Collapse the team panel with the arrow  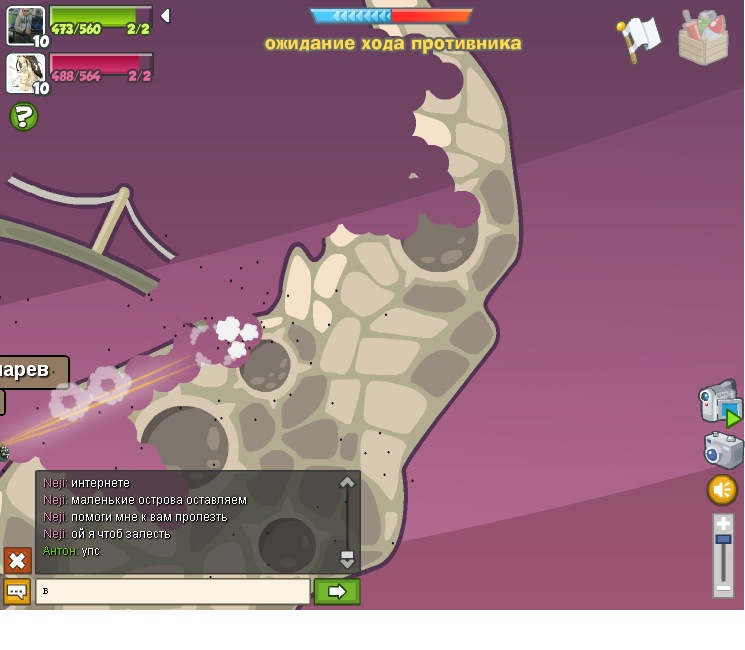point(165,16)
